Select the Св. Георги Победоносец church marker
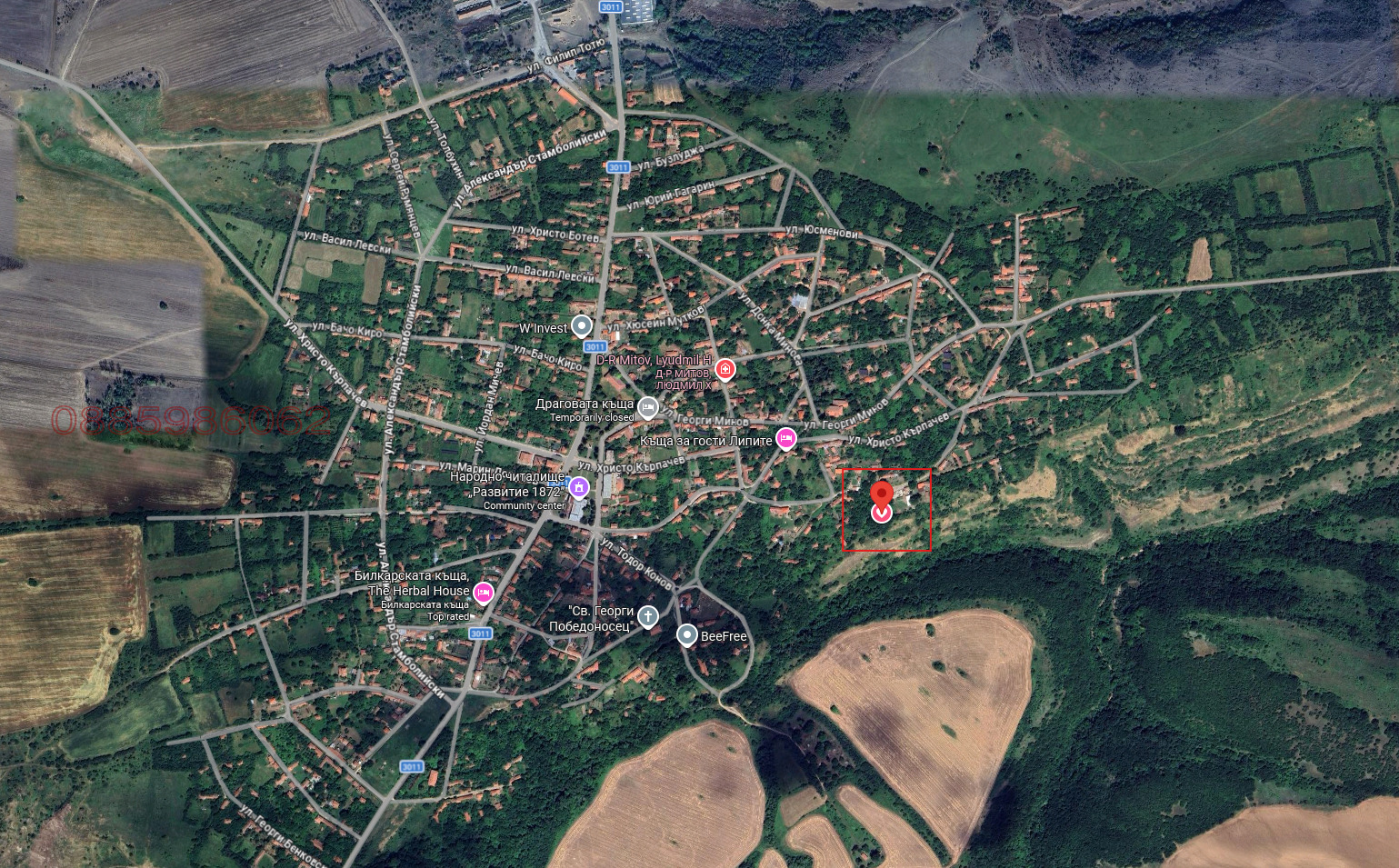1399x868 pixels. 647,617
